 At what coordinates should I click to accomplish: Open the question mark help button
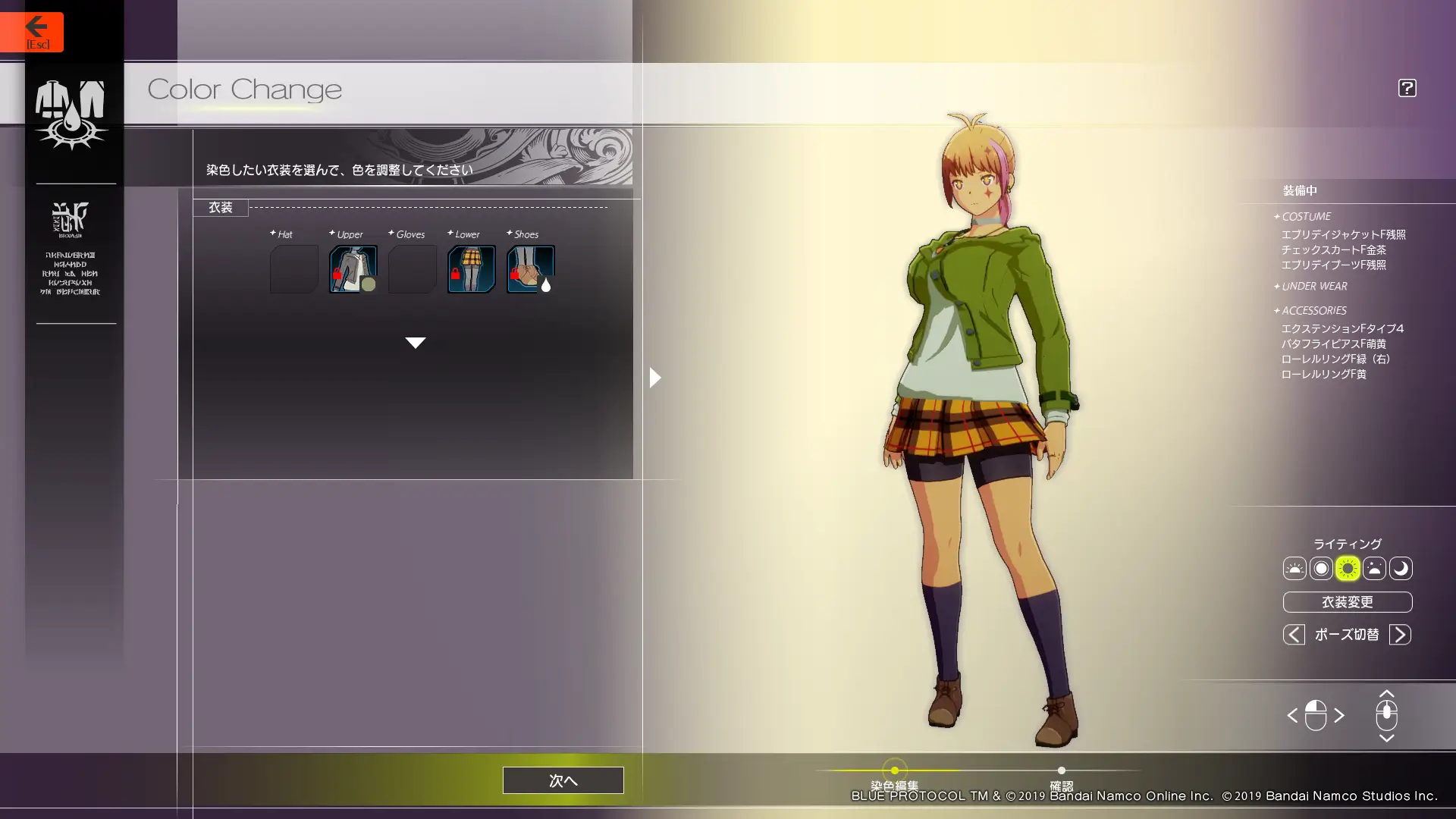1407,88
